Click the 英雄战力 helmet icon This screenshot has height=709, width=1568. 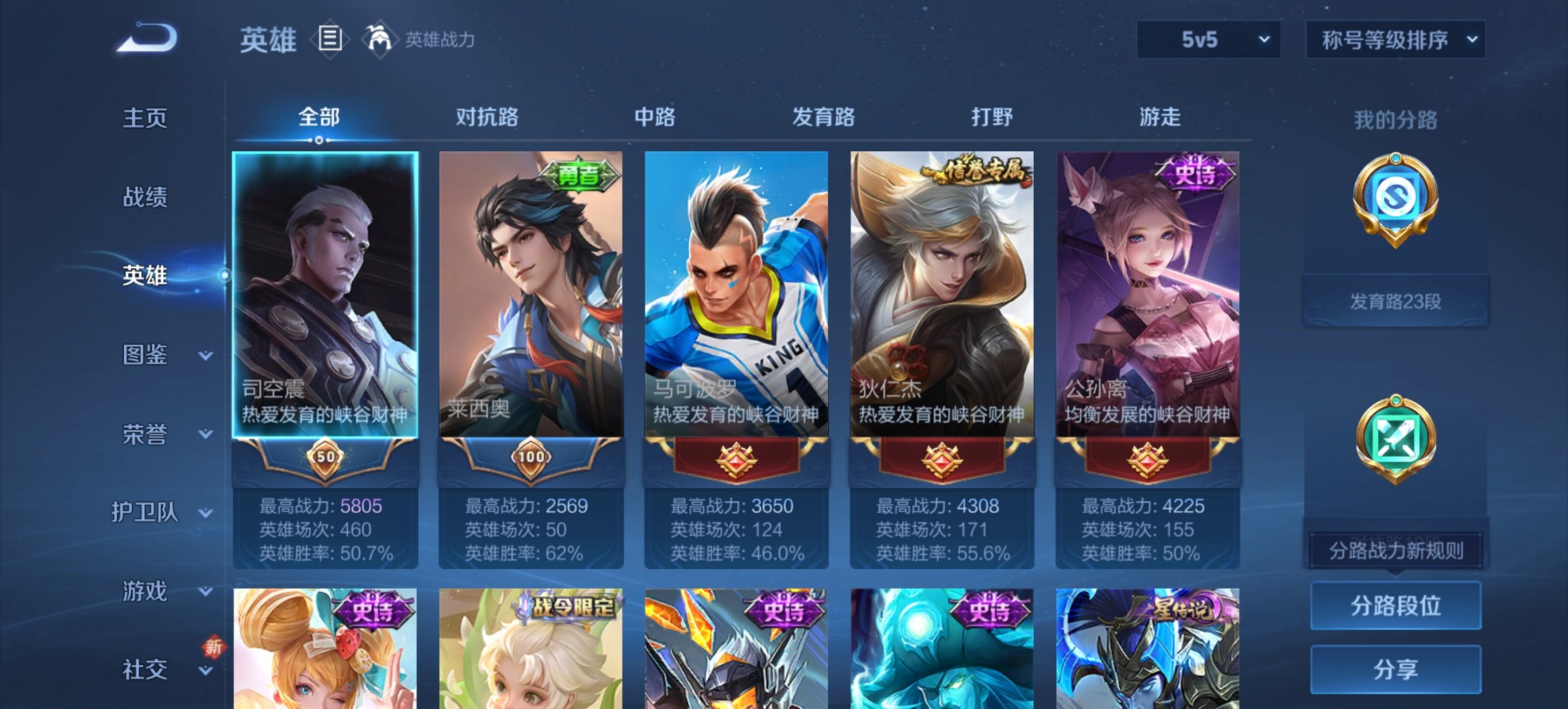(379, 38)
